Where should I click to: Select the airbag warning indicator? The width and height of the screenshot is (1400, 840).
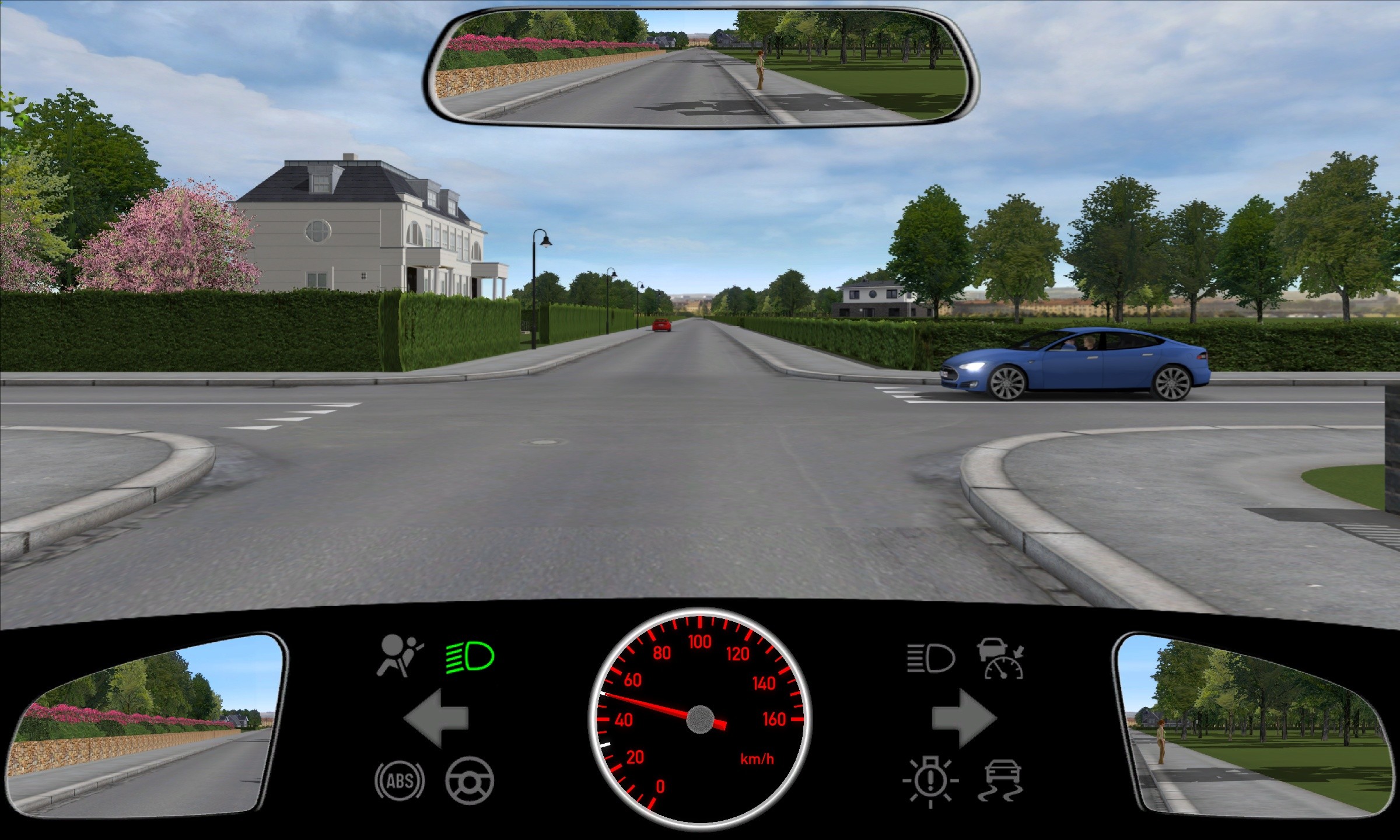click(x=400, y=656)
